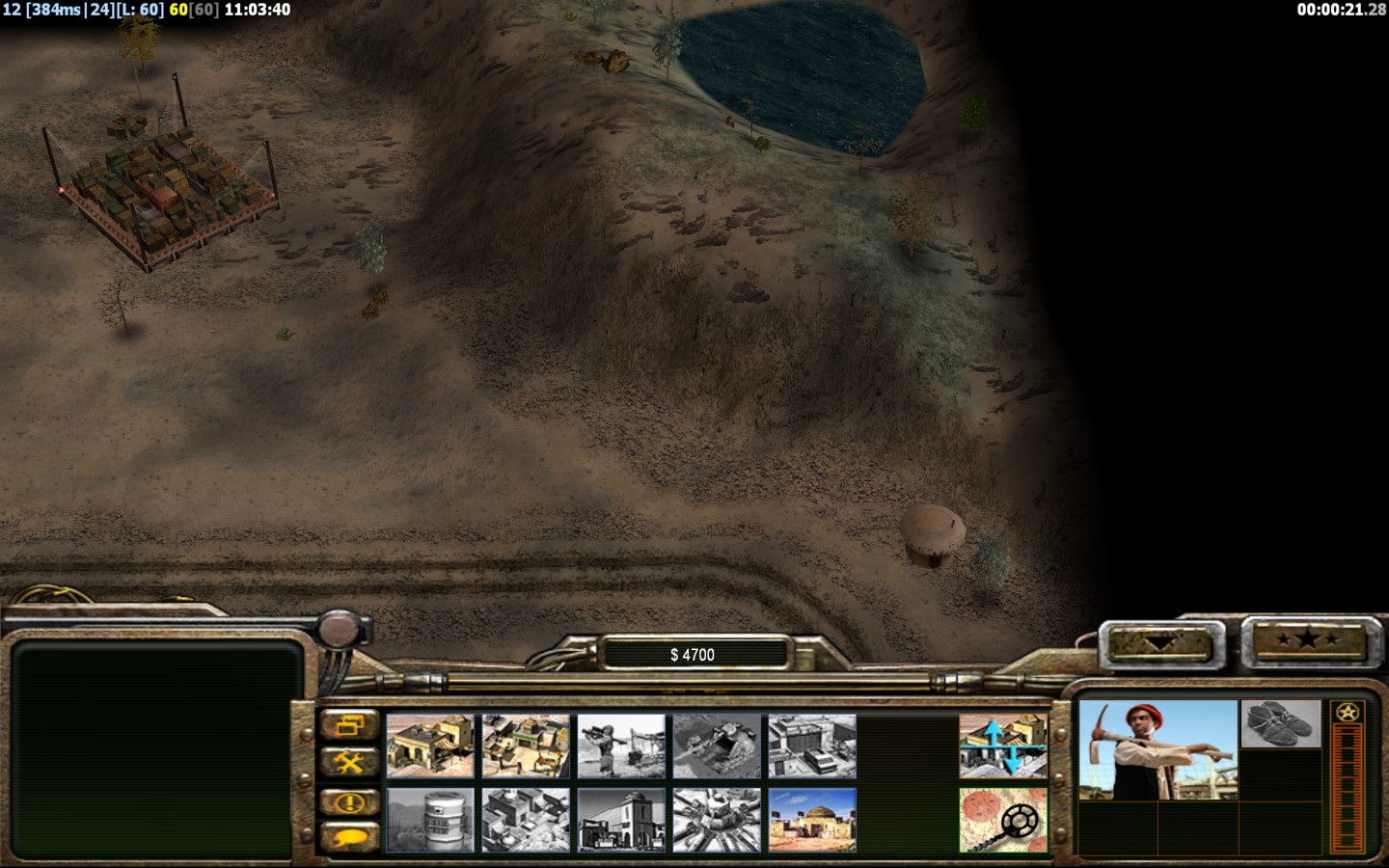This screenshot has height=868, width=1389.
Task: Select the domed building with red flags
Action: (812, 820)
